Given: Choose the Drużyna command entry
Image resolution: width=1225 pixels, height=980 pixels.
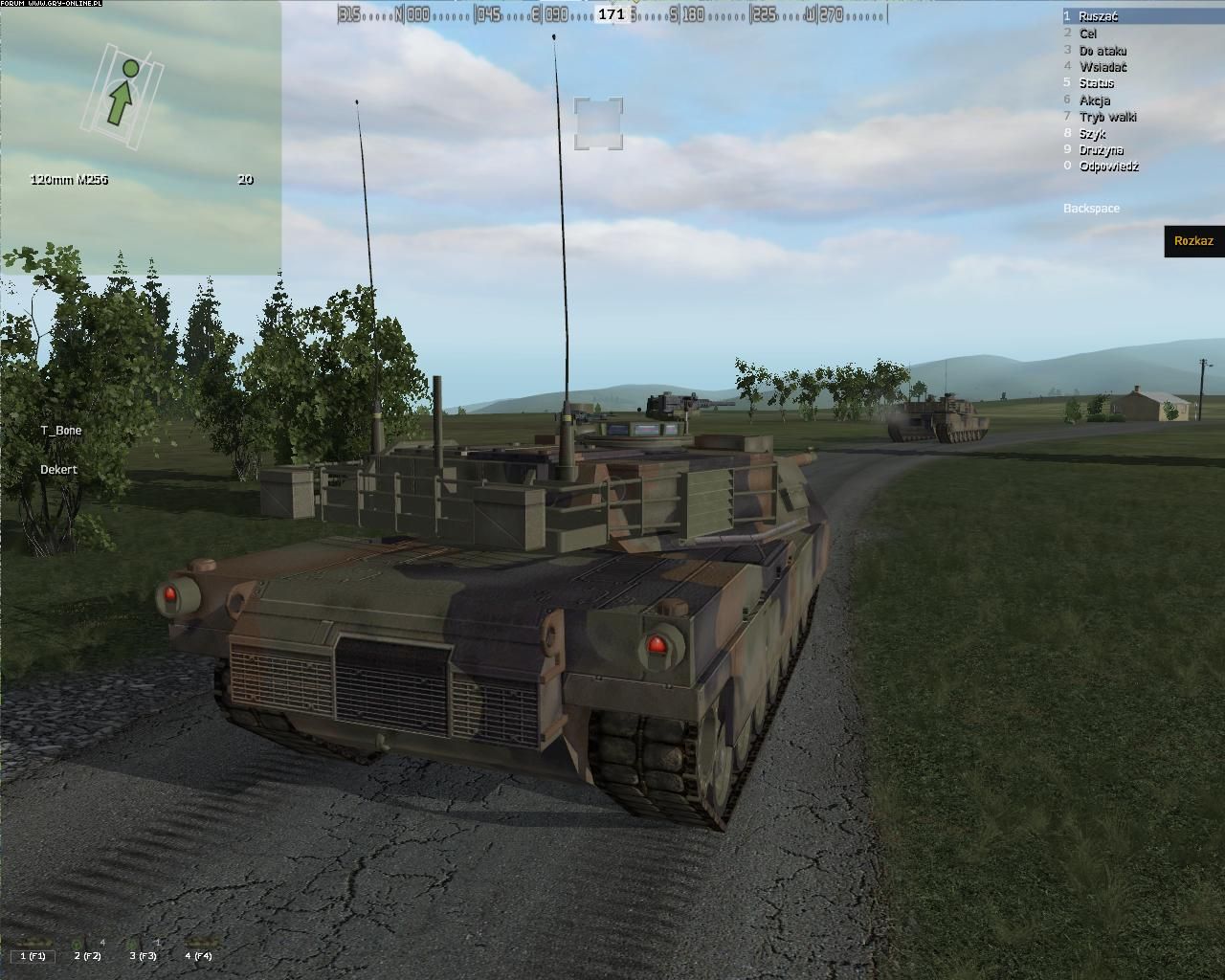Looking at the screenshot, I should [x=1101, y=149].
